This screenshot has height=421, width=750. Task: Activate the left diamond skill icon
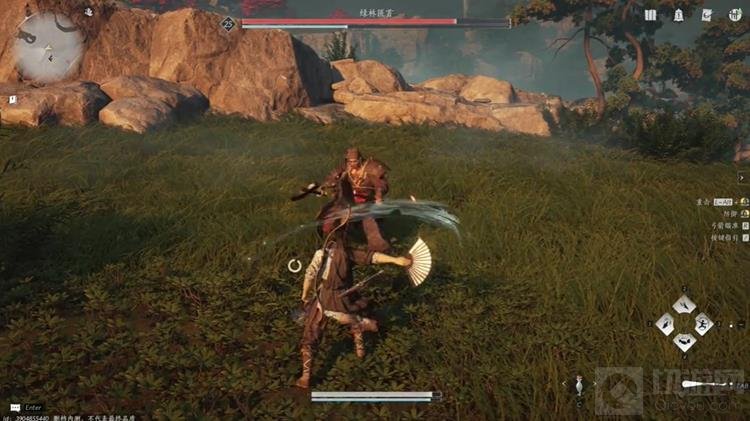point(665,323)
